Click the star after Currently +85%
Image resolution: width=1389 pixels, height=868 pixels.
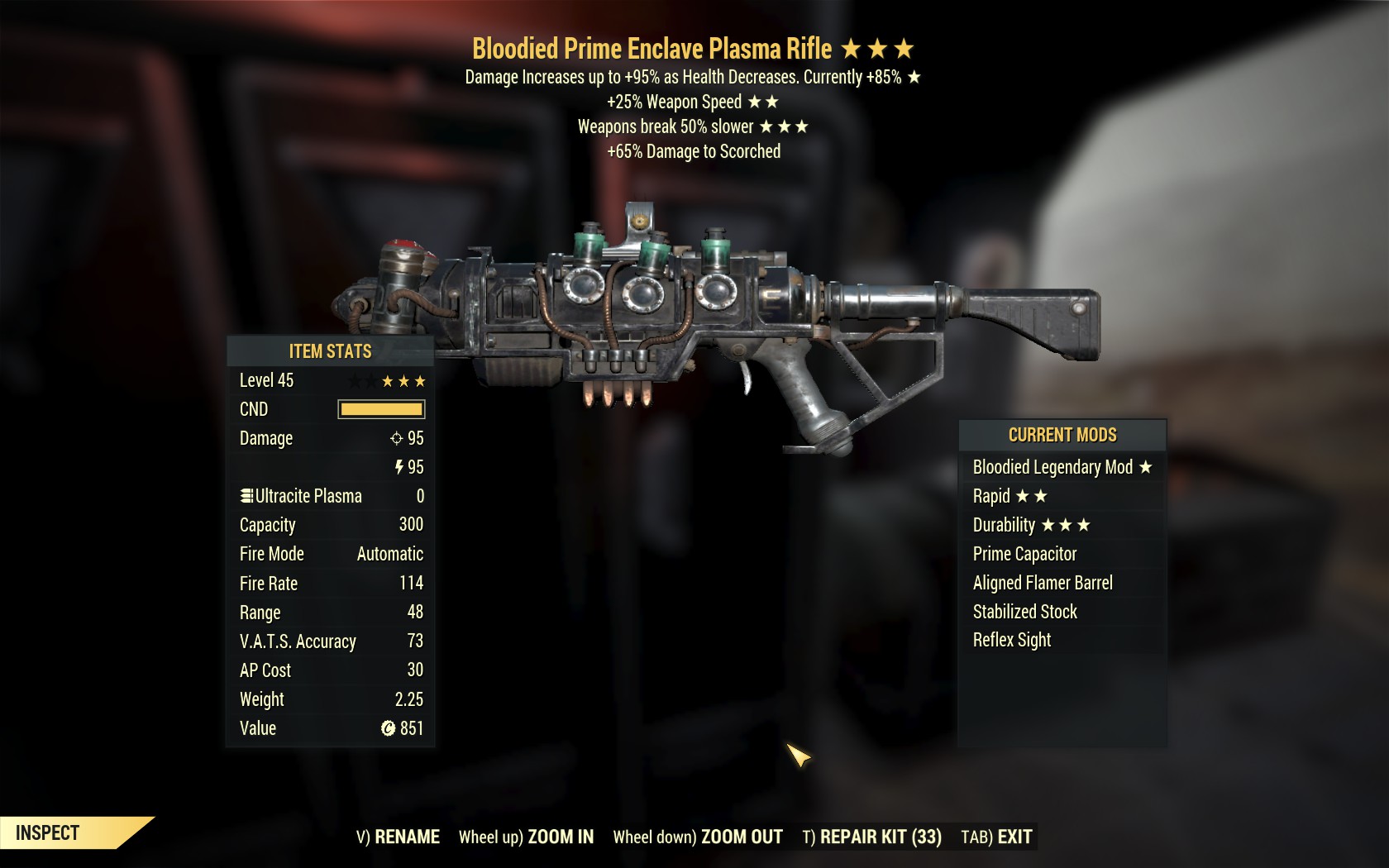(x=915, y=78)
